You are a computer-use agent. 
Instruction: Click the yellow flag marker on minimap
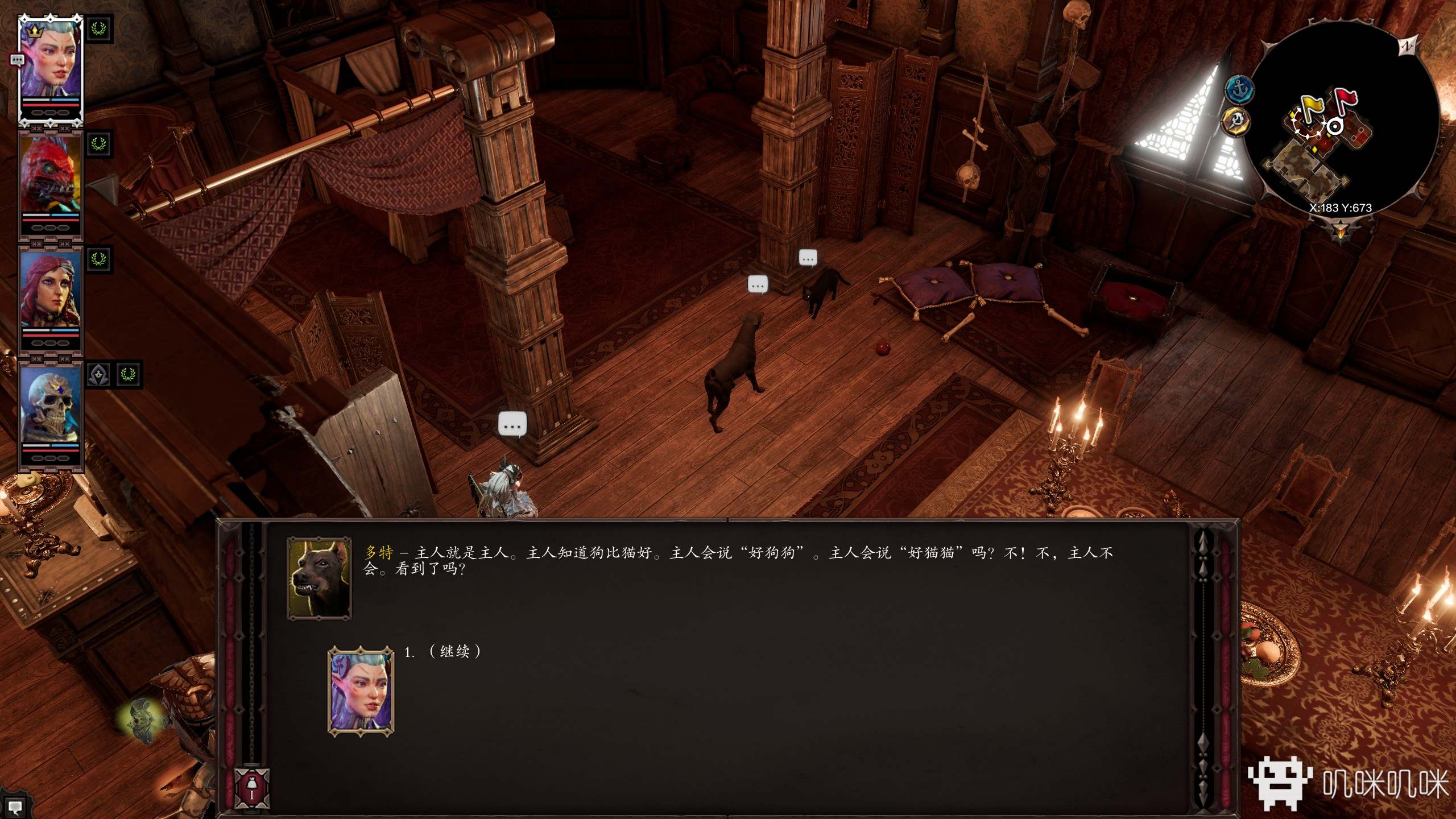tap(1312, 107)
